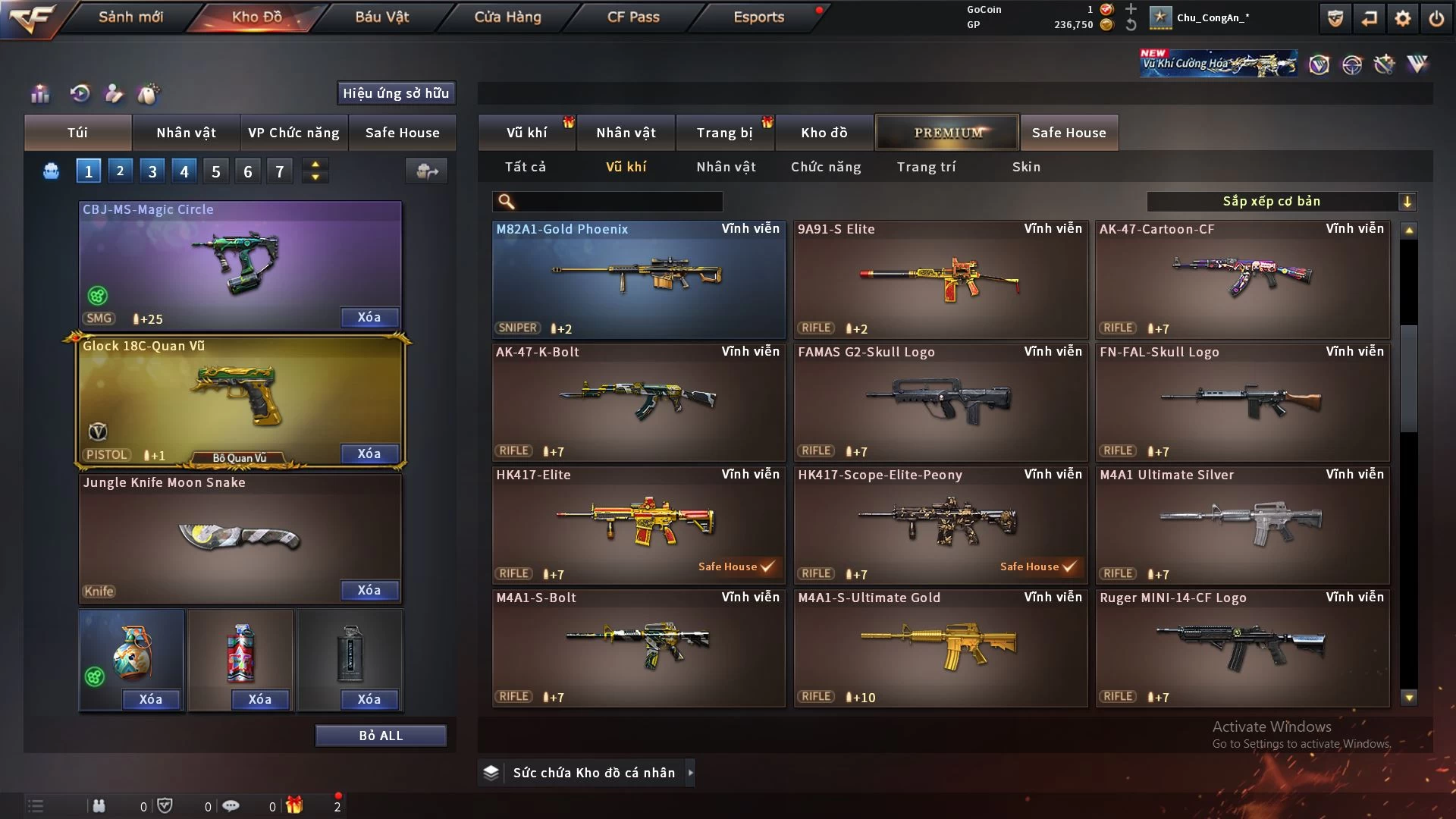Click Bỏ ALL to unequip everything
The width and height of the screenshot is (1456, 819).
click(381, 736)
